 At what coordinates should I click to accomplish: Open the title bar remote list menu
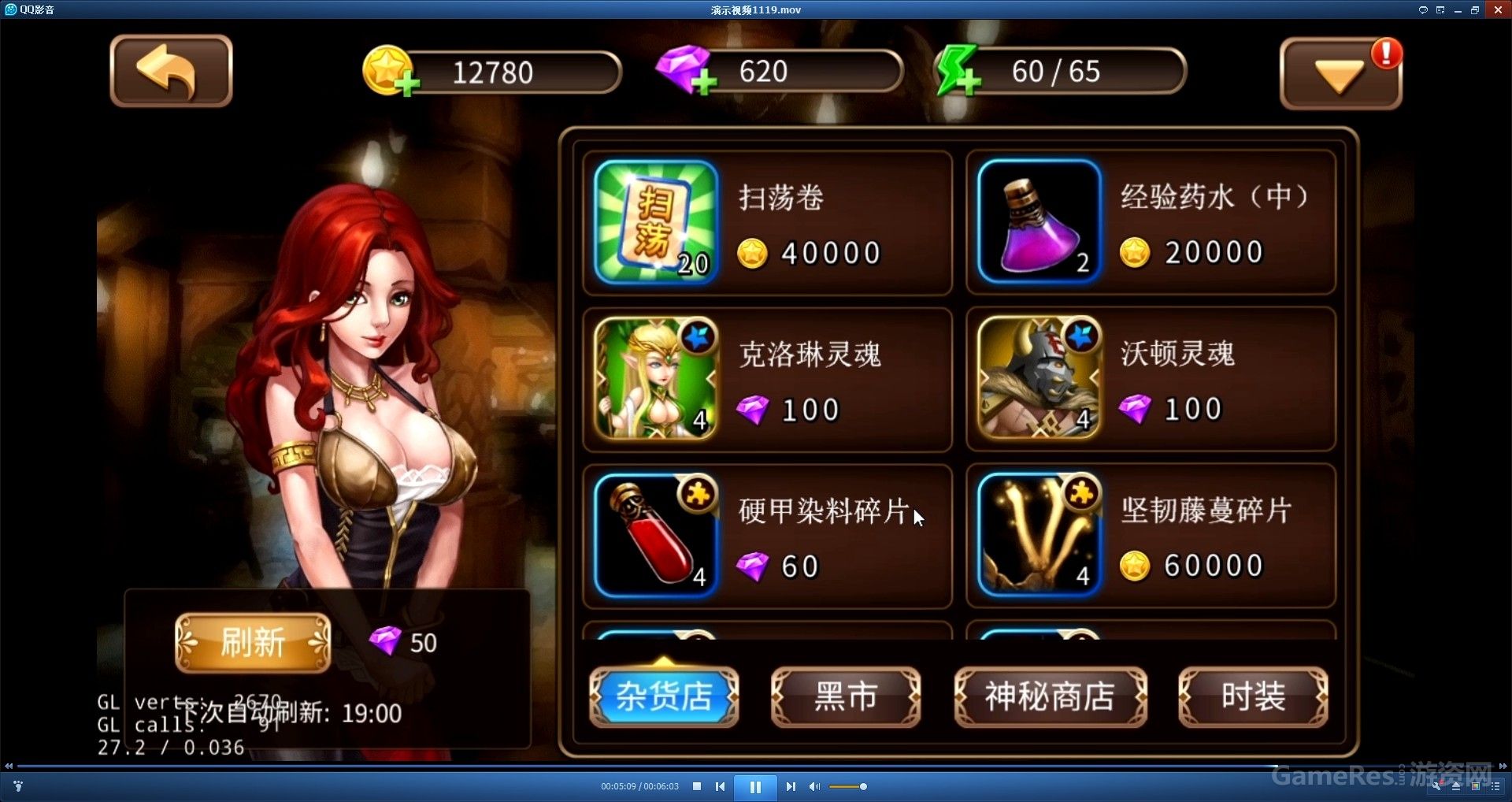tap(1440, 10)
